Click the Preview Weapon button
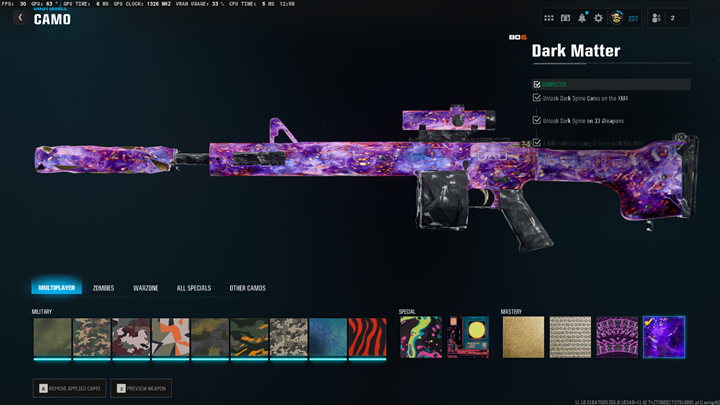 [x=139, y=387]
